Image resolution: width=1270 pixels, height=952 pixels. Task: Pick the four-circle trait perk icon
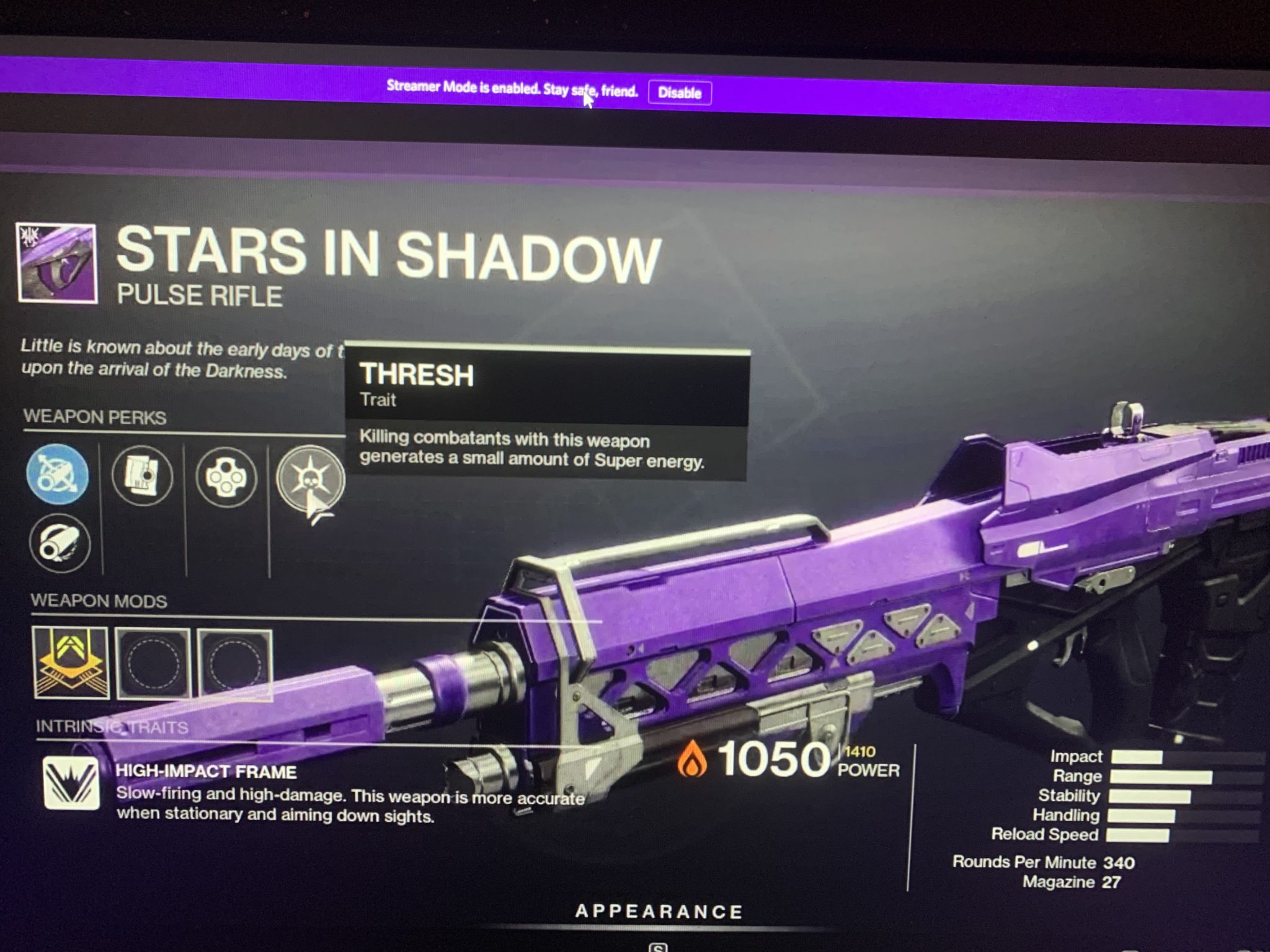[x=226, y=477]
